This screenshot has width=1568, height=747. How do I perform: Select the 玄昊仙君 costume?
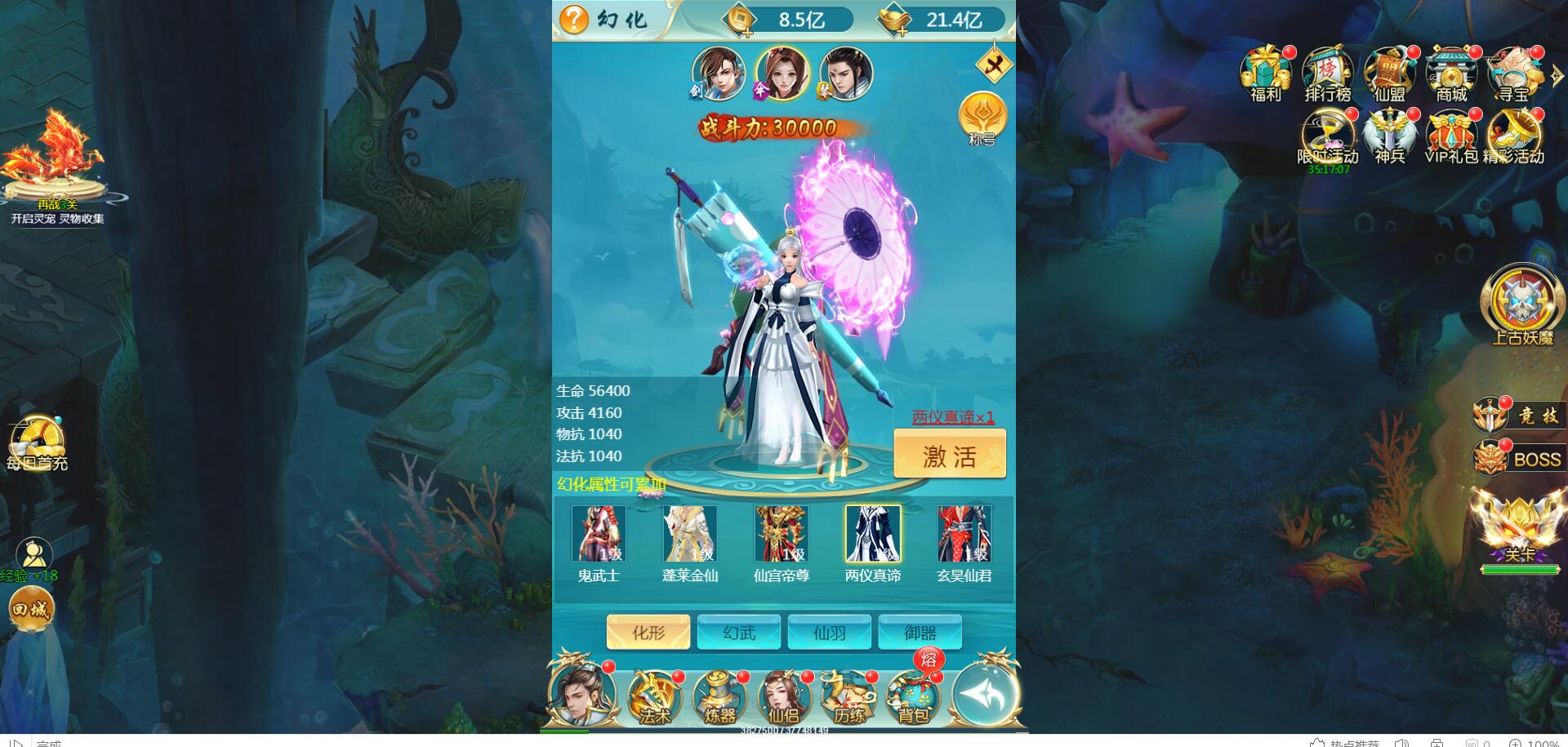964,535
